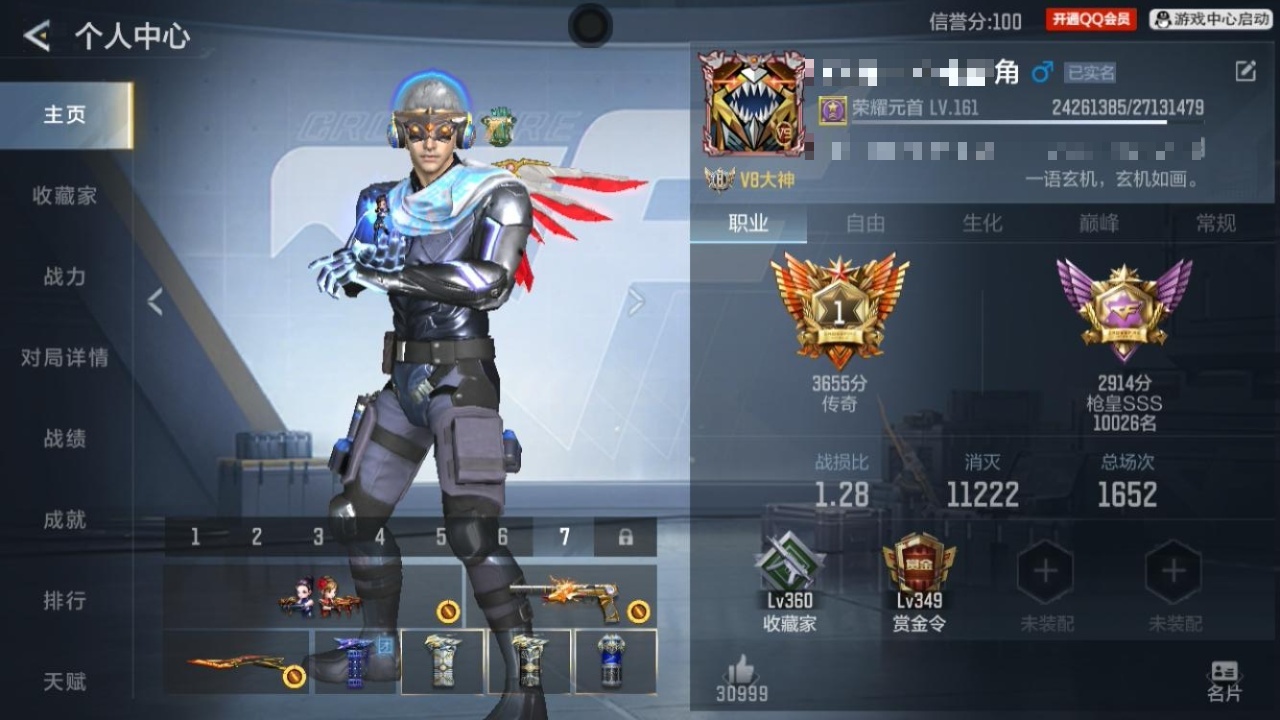Viewport: 1280px width, 720px height.
Task: Open the 成就 achievements section
Action: point(65,520)
